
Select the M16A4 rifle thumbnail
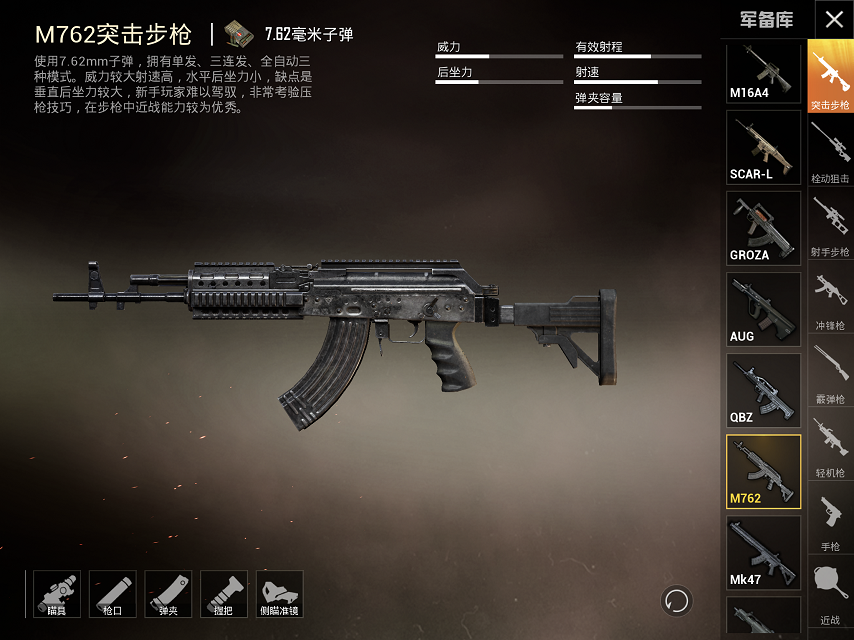[x=763, y=73]
